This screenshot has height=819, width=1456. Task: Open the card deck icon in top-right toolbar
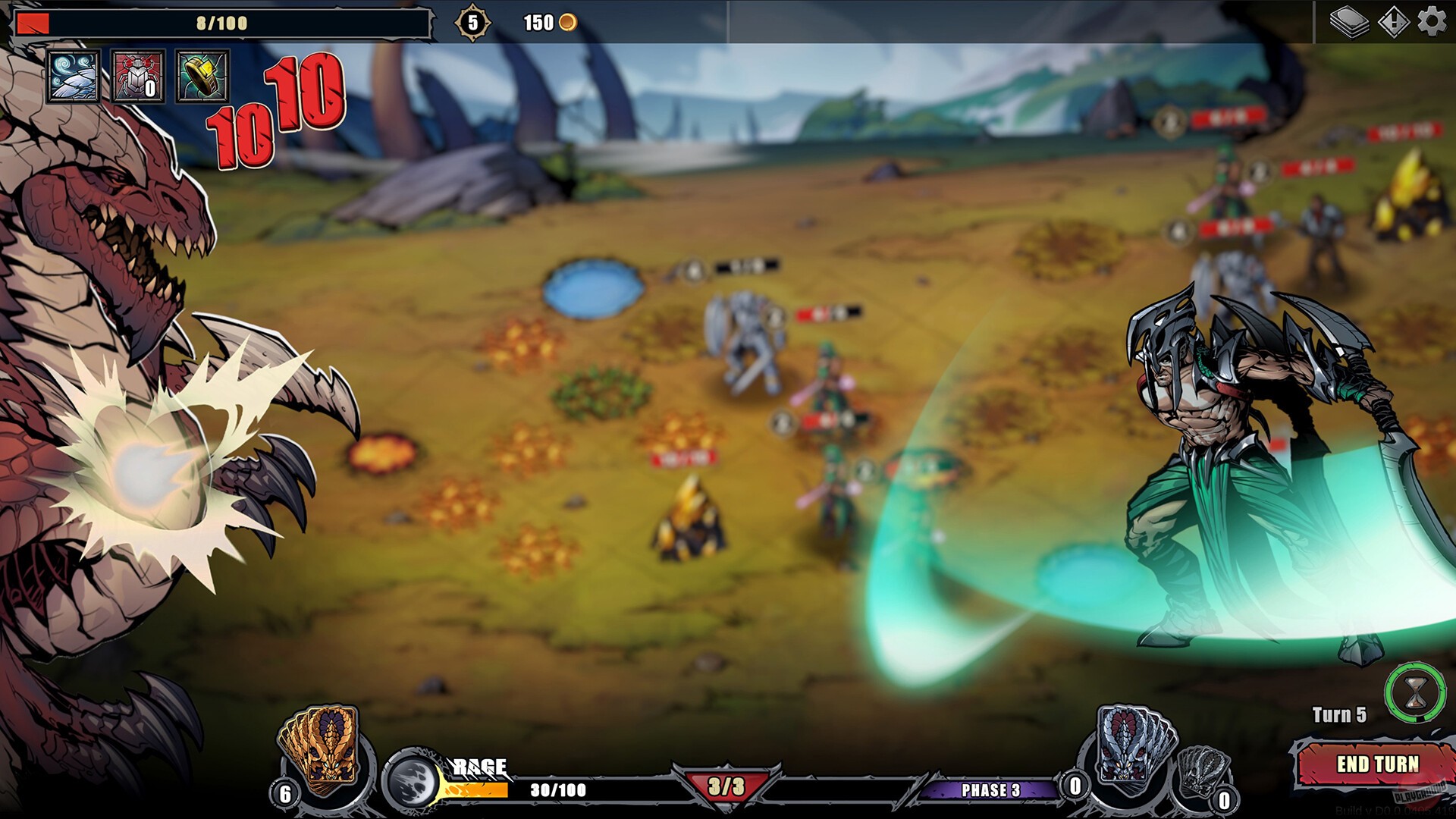[x=1351, y=24]
